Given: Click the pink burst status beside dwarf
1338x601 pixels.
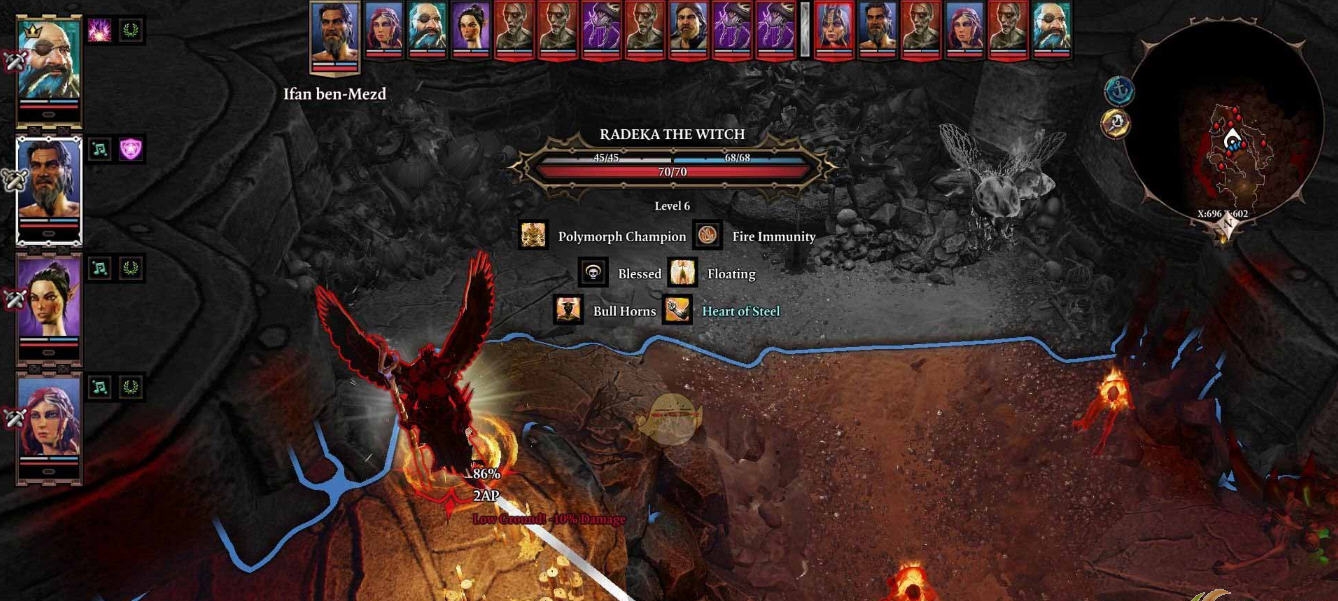Looking at the screenshot, I should [x=100, y=31].
